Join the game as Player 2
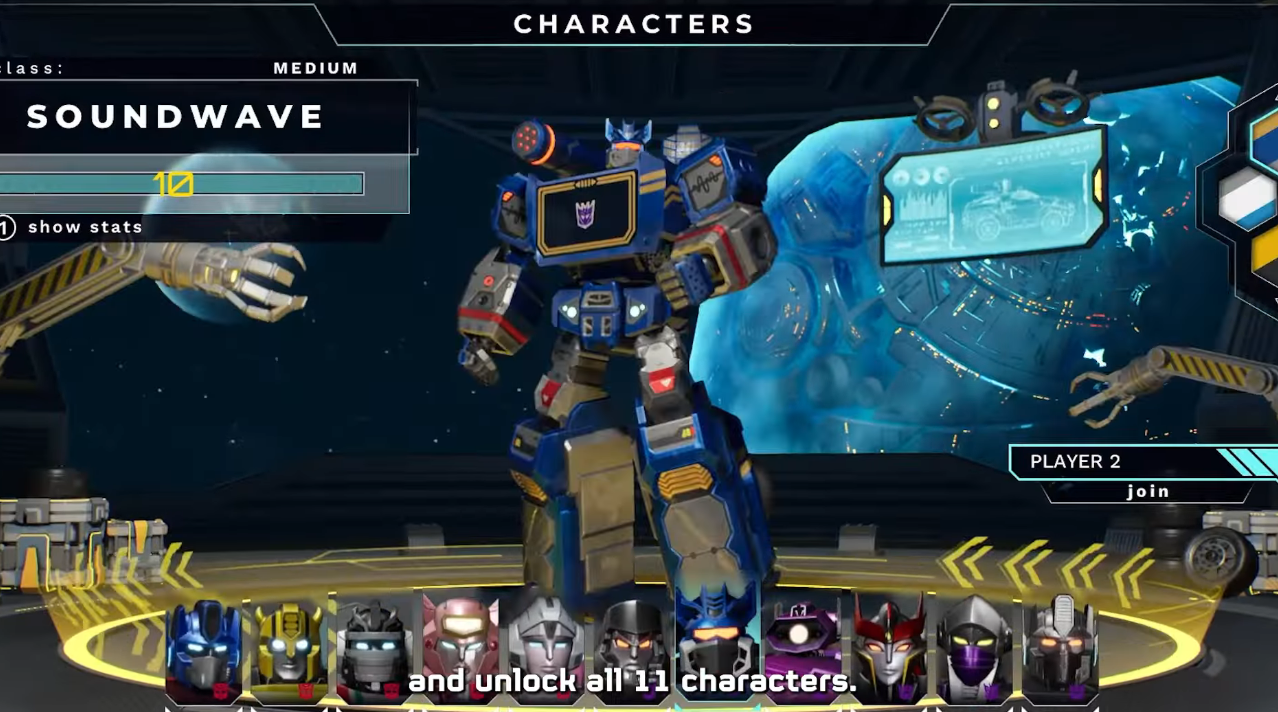 click(x=1148, y=491)
